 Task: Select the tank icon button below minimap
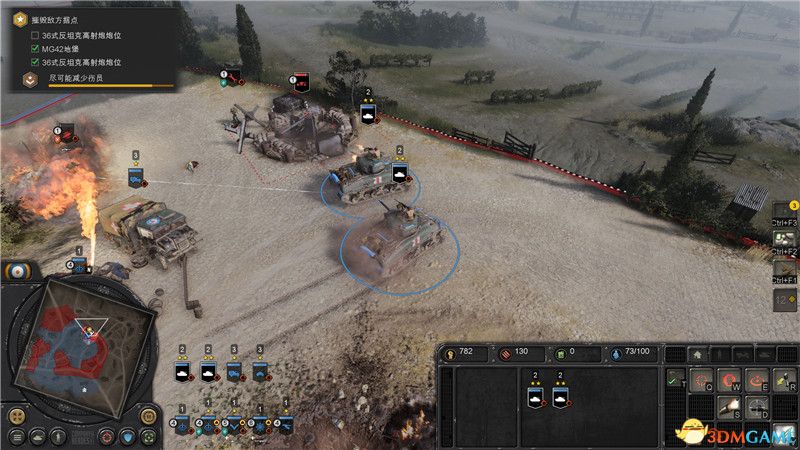pyautogui.click(x=37, y=437)
